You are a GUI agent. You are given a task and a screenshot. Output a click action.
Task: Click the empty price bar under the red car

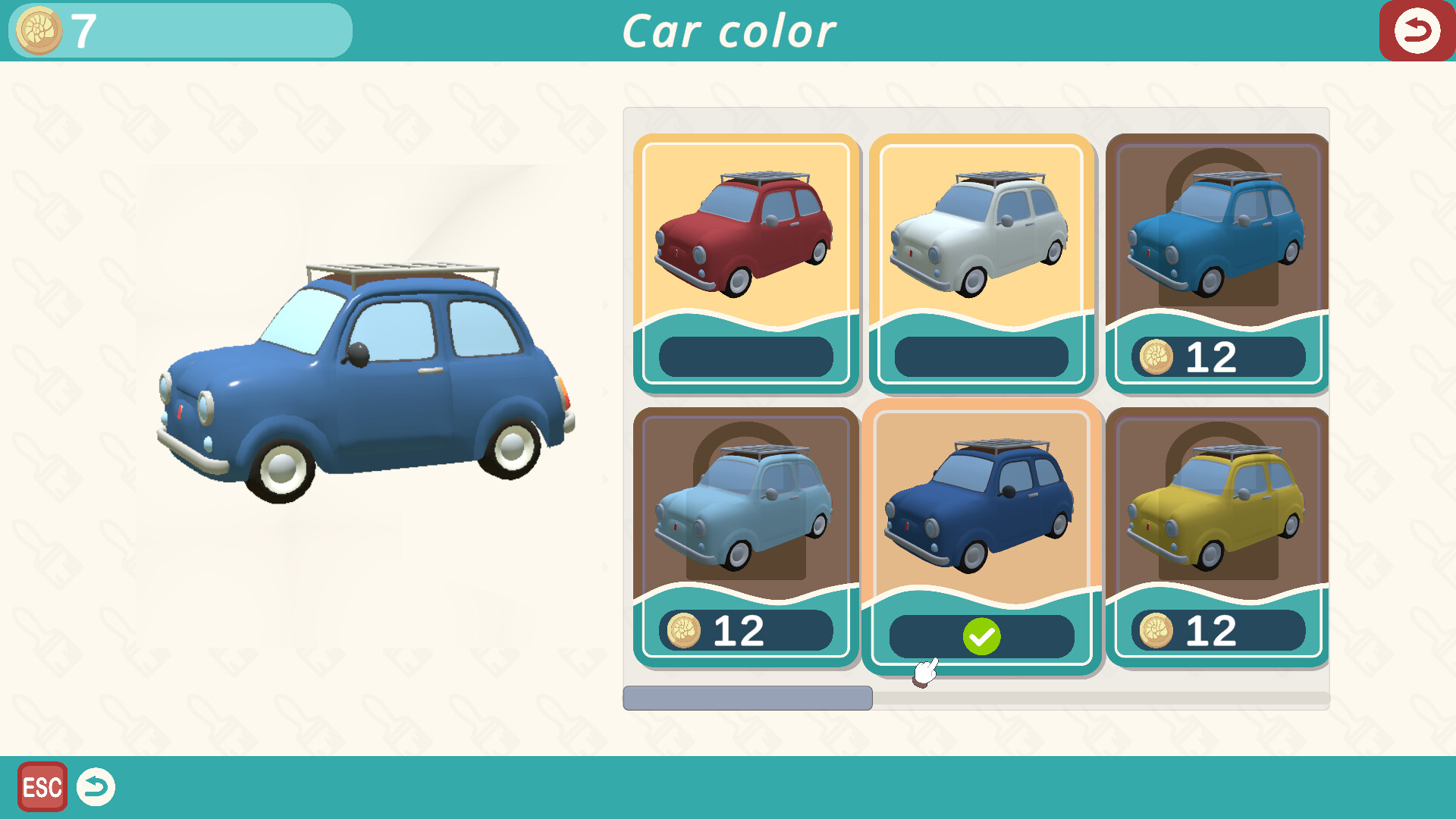(746, 356)
